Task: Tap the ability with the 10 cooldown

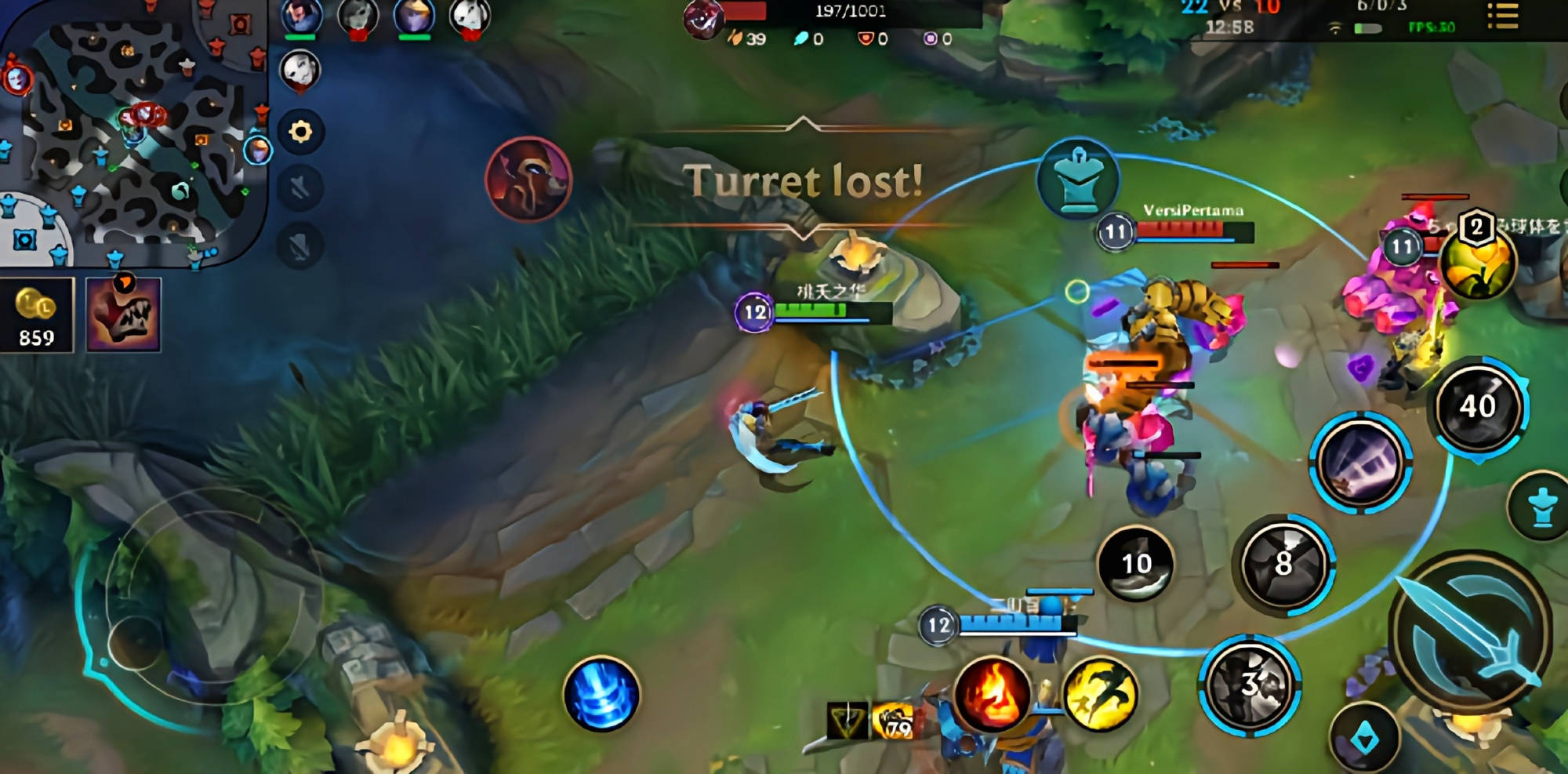Action: [x=1136, y=563]
